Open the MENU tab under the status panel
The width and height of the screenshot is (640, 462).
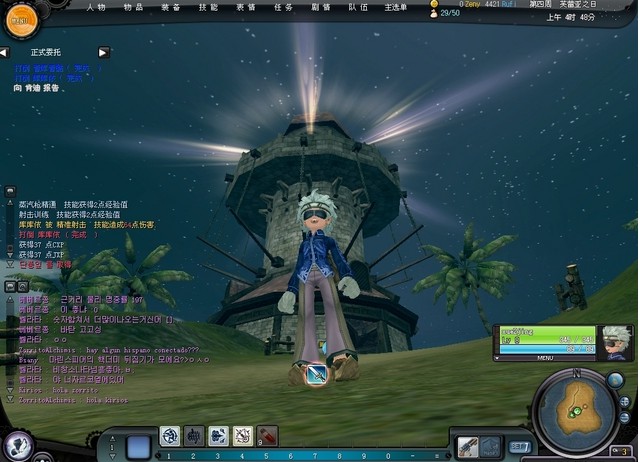click(x=546, y=357)
